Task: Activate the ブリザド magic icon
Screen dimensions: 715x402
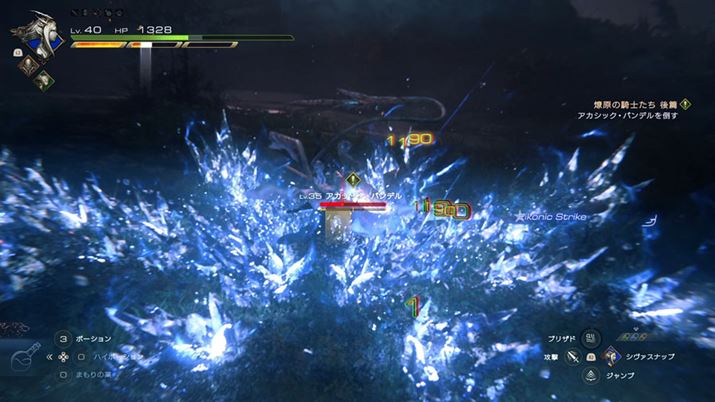Action: 590,337
